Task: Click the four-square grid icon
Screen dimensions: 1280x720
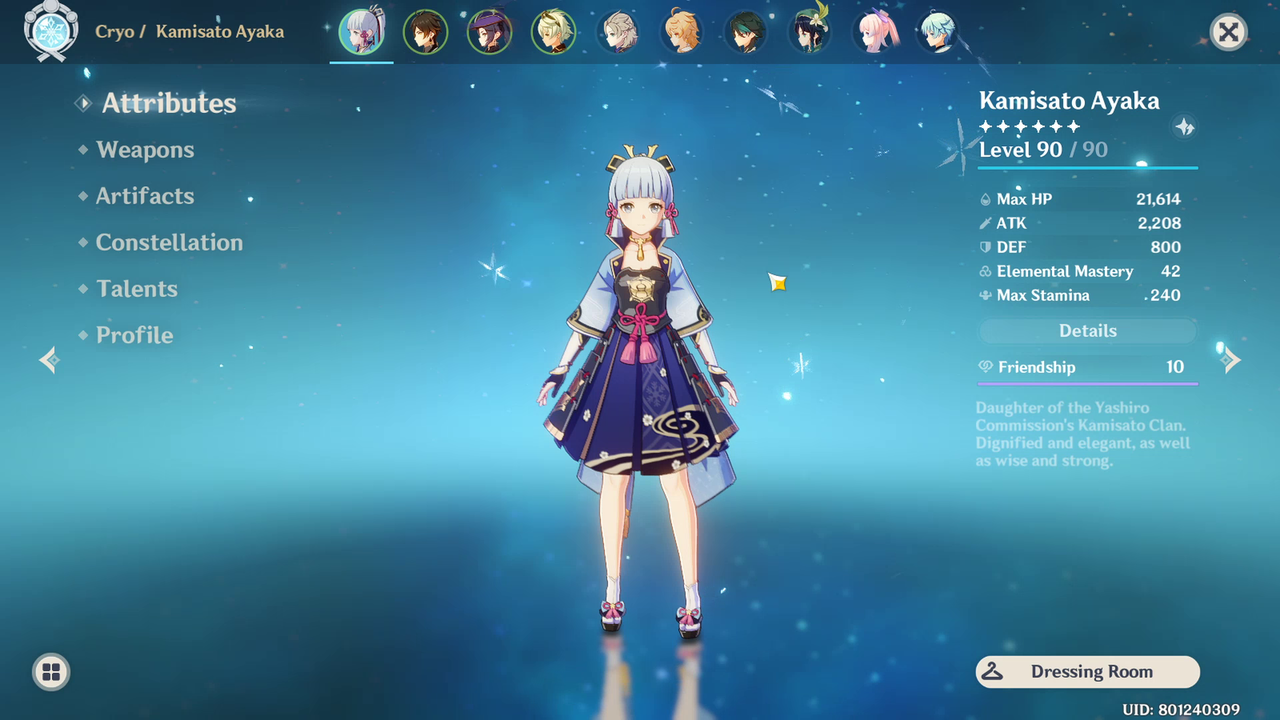Action: [51, 672]
